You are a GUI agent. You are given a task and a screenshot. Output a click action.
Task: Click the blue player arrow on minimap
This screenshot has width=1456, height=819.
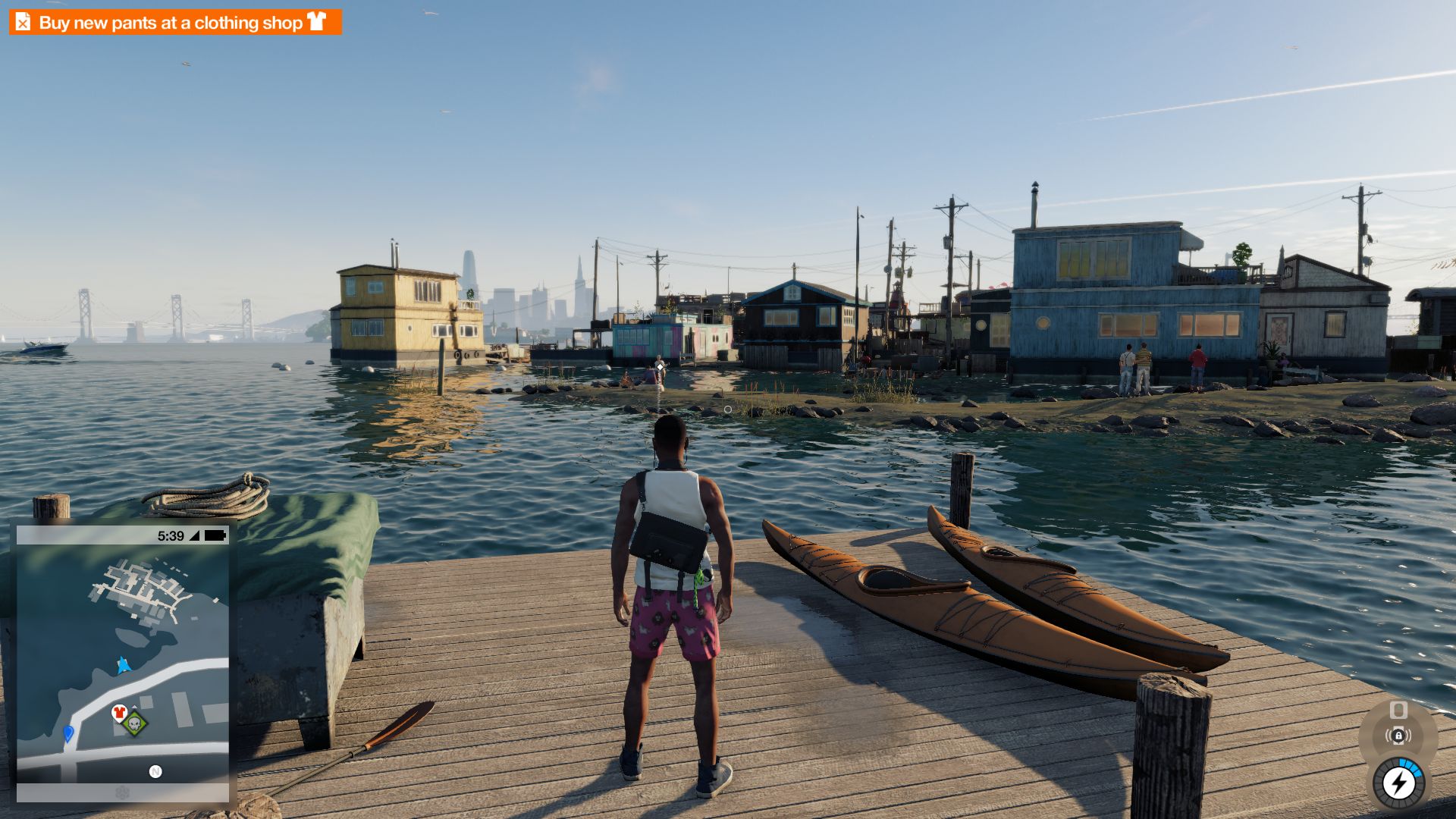pos(123,666)
